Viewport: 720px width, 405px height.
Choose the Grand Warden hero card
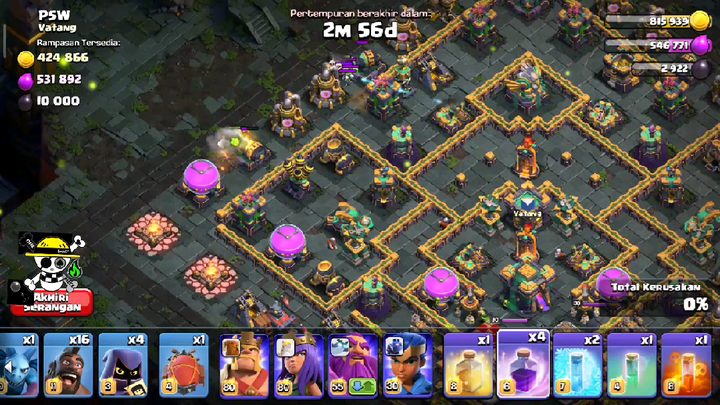click(x=352, y=367)
